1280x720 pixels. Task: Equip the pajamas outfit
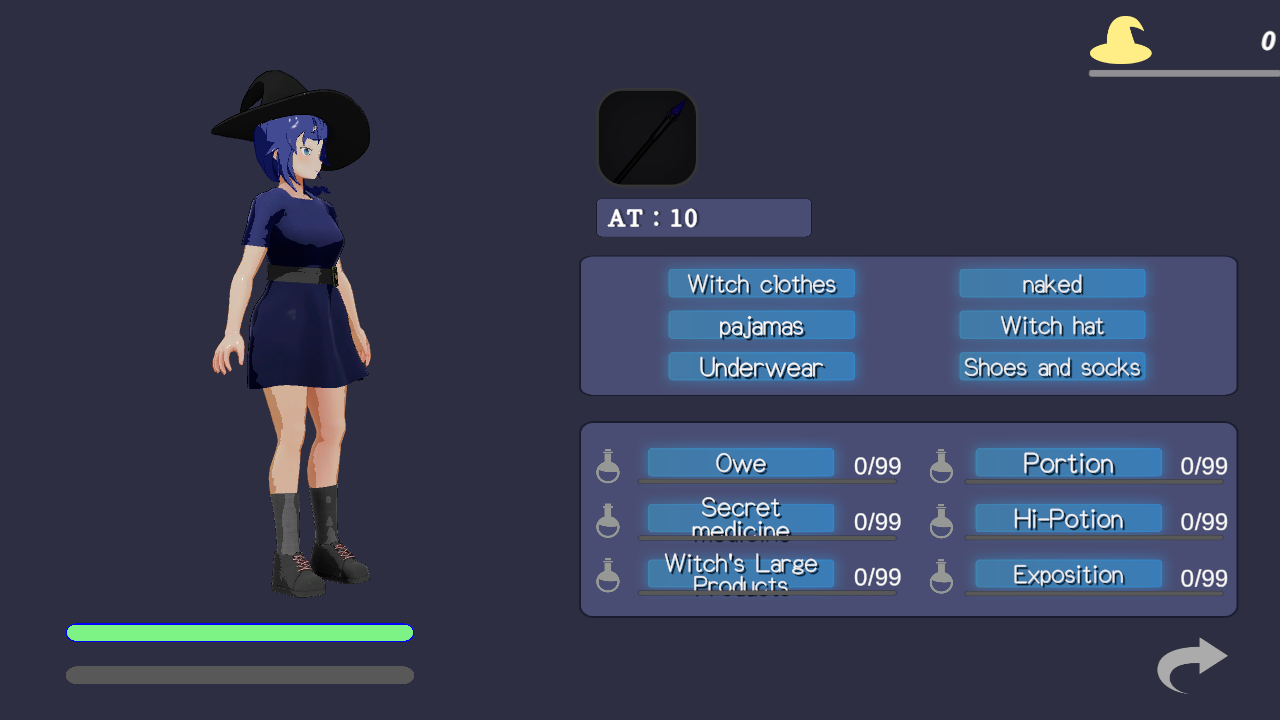(761, 326)
